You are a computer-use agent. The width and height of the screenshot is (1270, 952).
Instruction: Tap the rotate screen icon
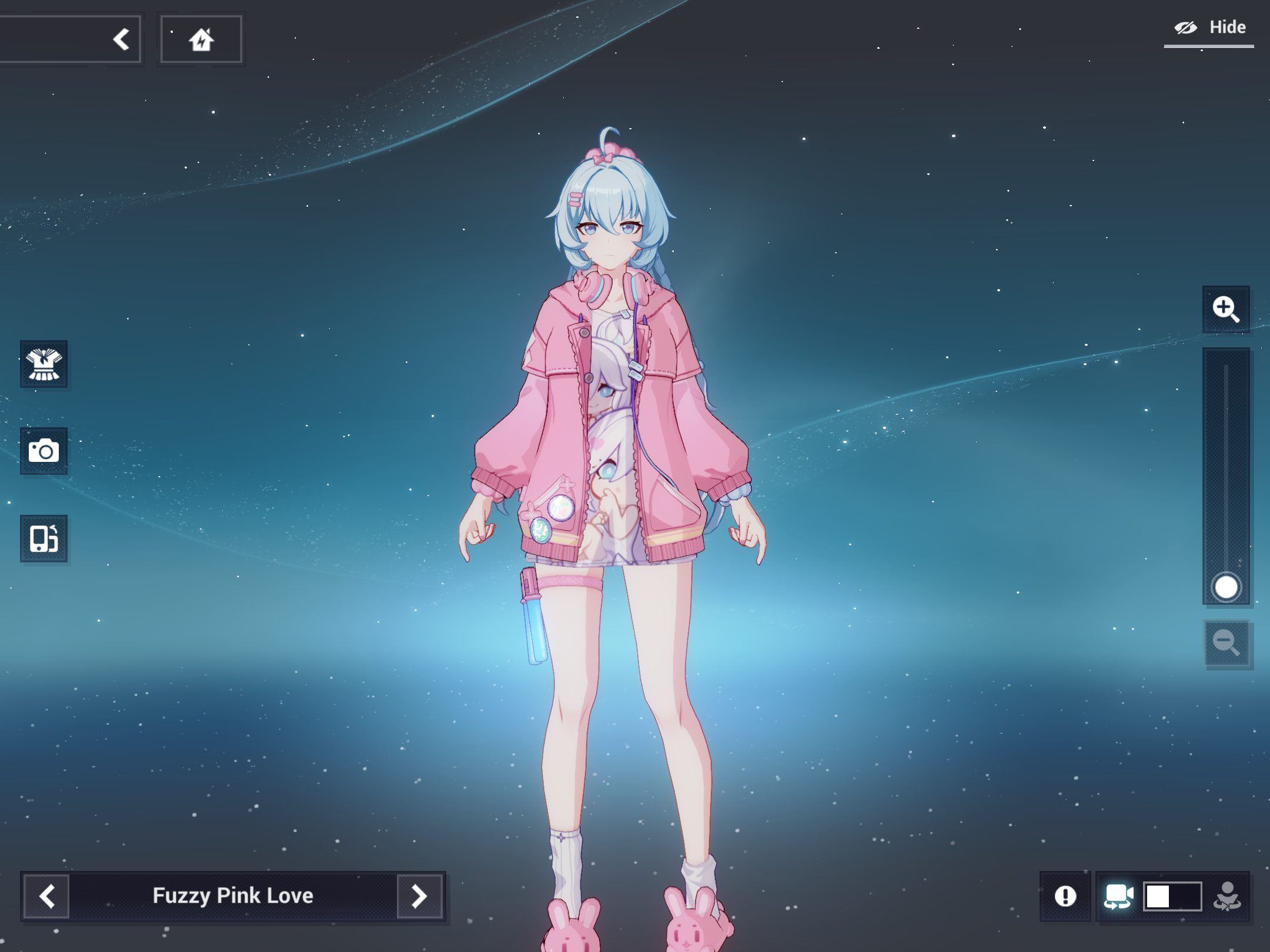pyautogui.click(x=44, y=538)
